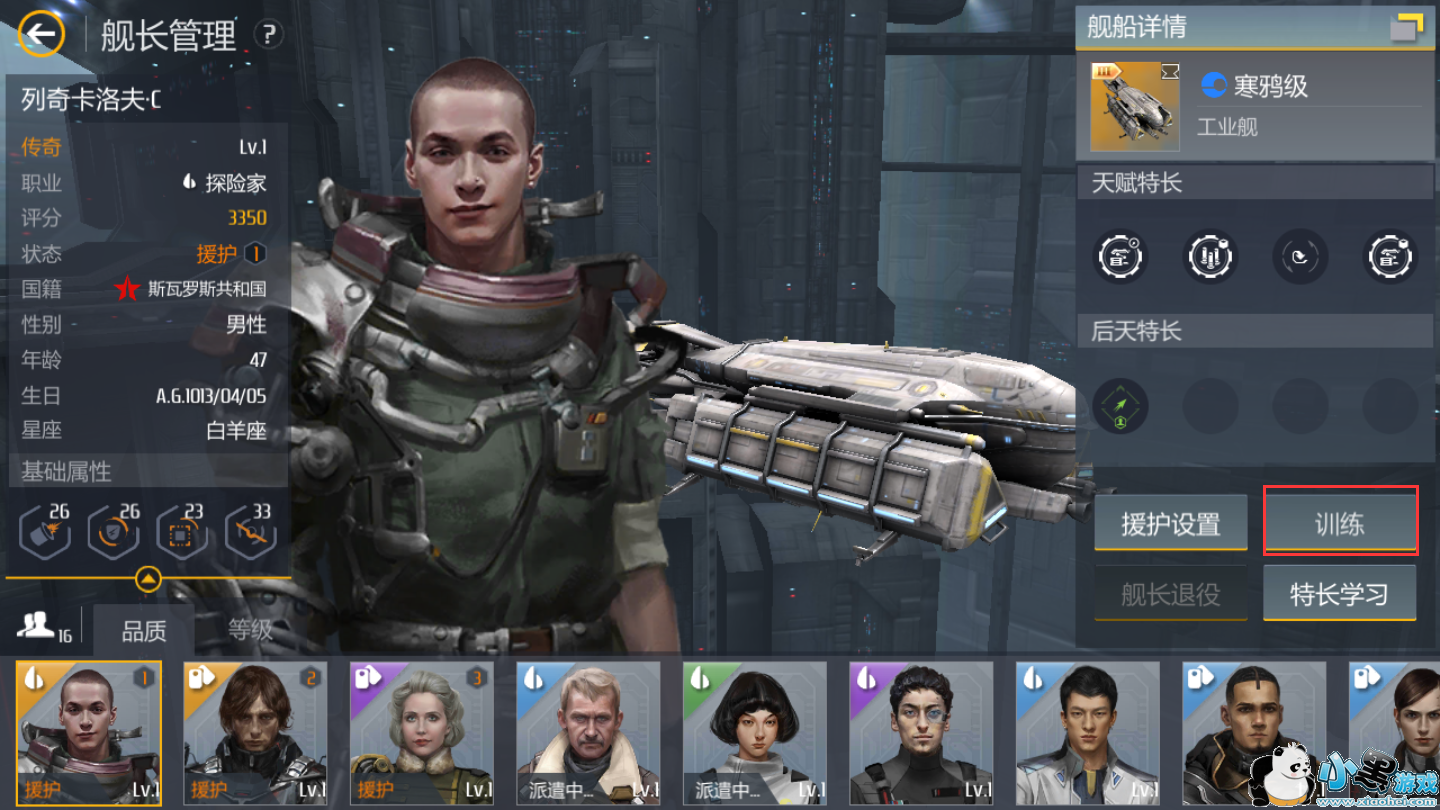Click the 舰长退役 retire button

pos(1170,594)
